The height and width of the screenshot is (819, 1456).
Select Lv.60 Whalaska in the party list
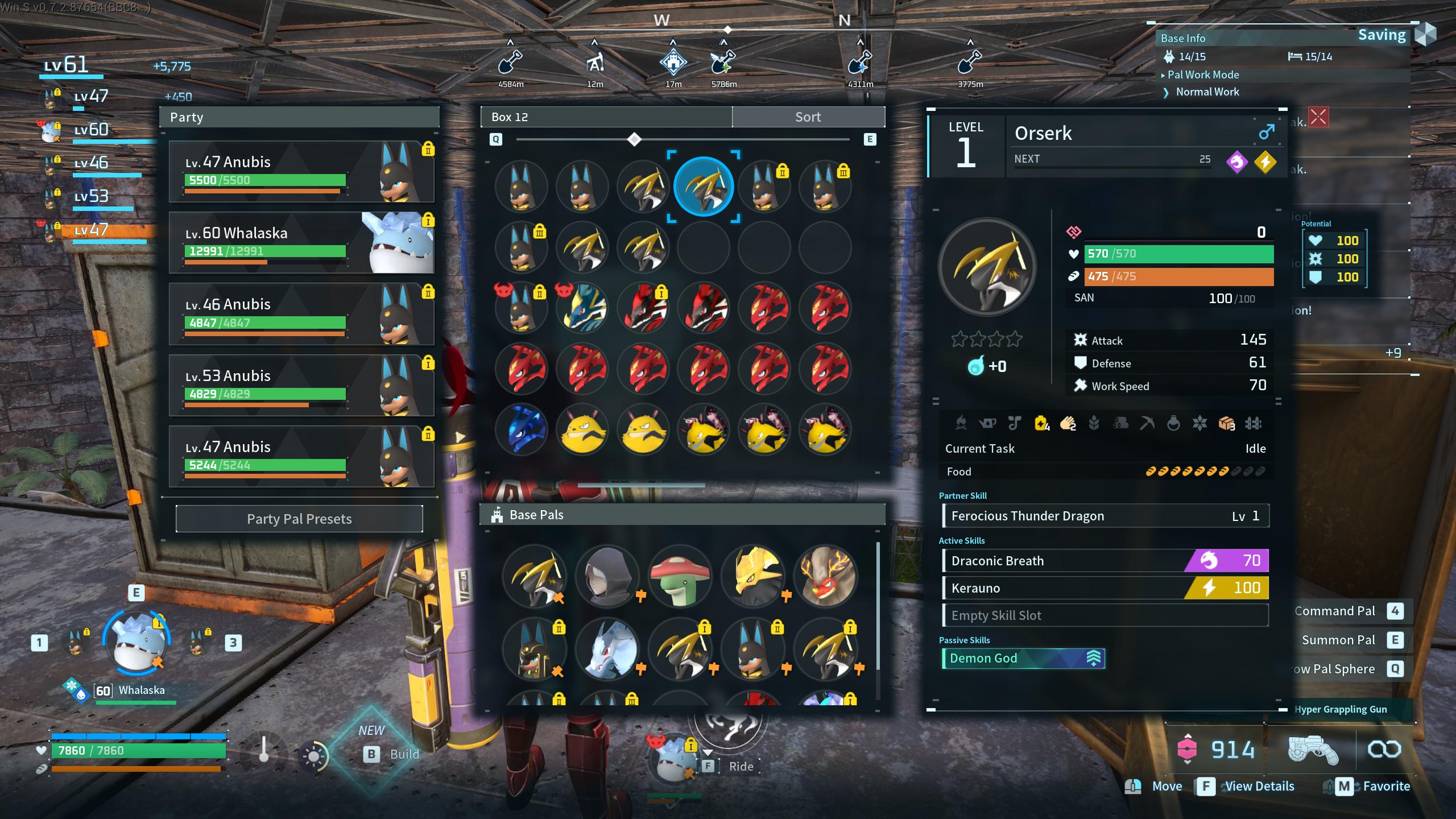(301, 243)
